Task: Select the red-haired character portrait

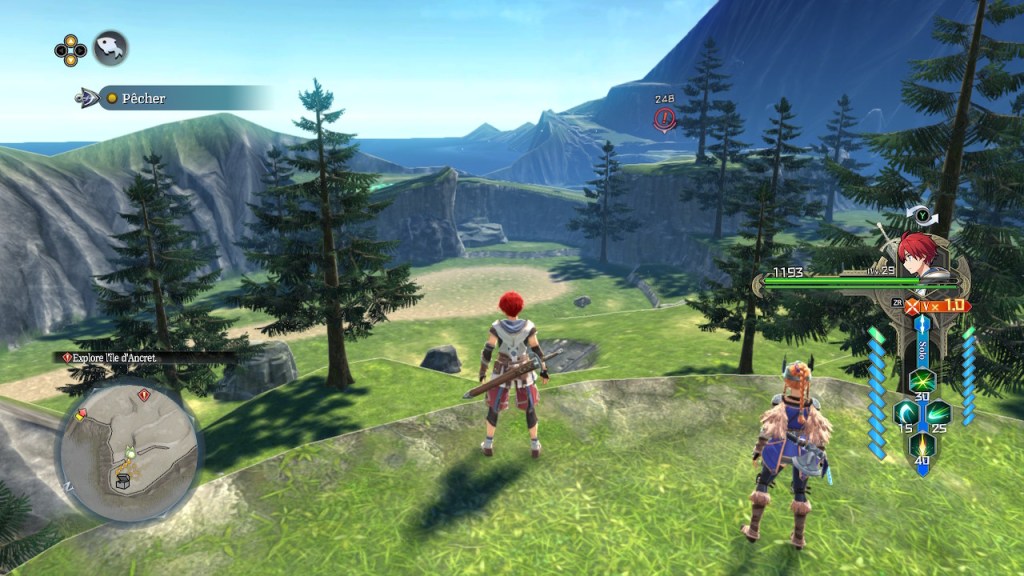Action: 914,252
